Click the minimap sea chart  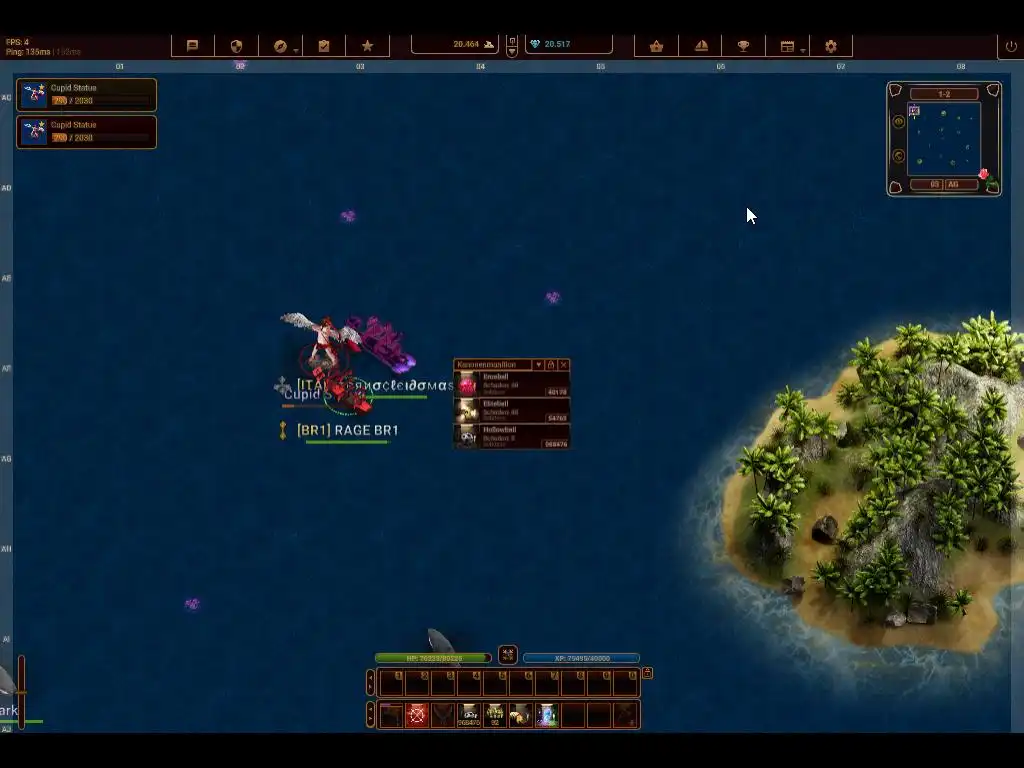pyautogui.click(x=943, y=139)
